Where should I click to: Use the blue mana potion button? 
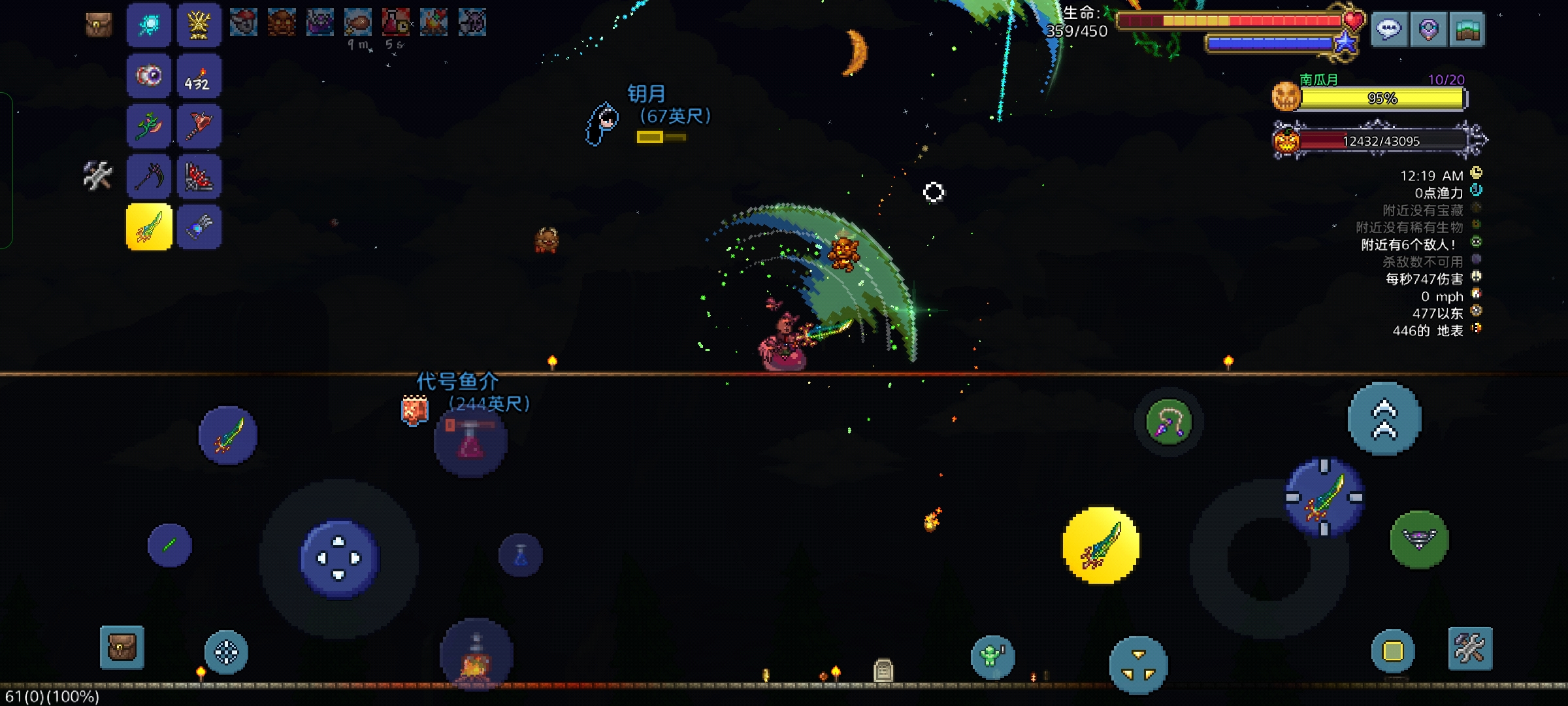[x=521, y=556]
